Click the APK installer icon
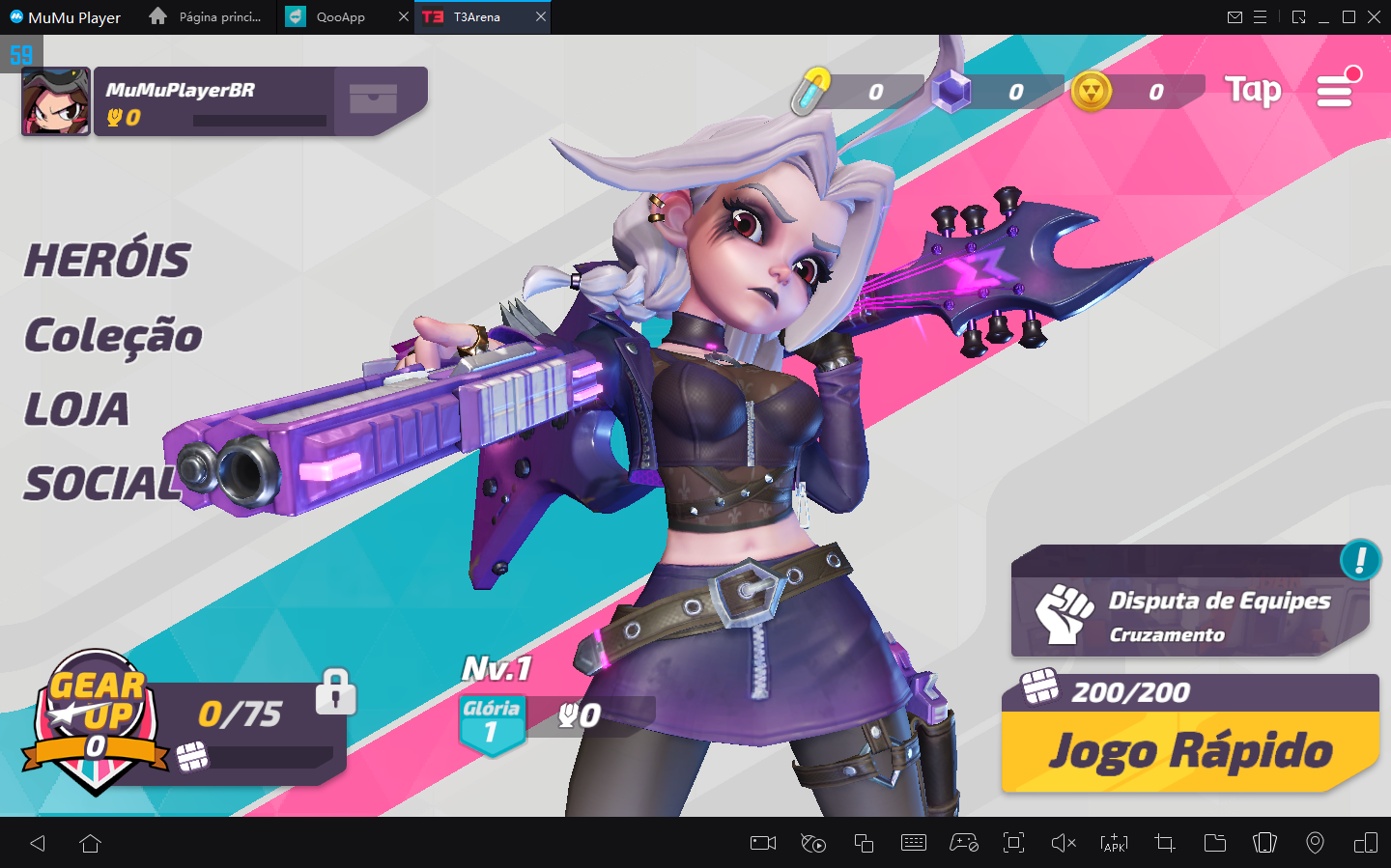This screenshot has height=868, width=1391. tap(1112, 843)
